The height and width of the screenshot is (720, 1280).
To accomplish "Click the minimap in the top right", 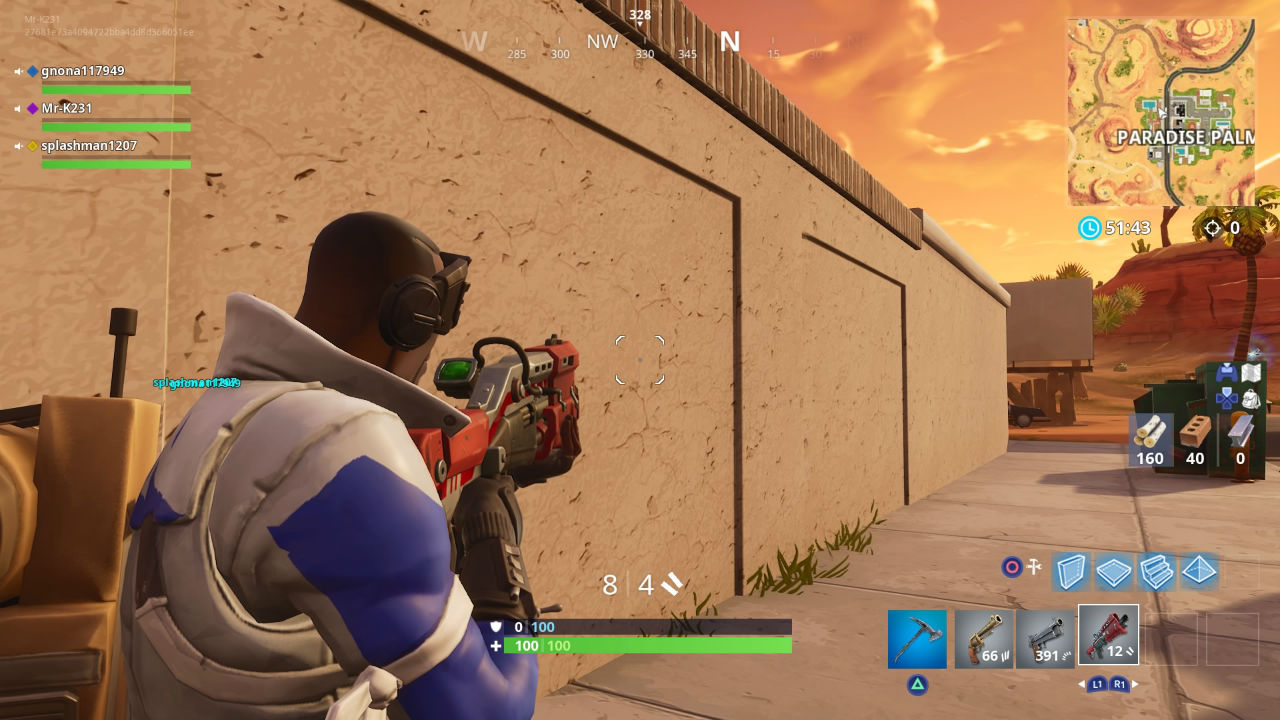I will [x=1161, y=112].
